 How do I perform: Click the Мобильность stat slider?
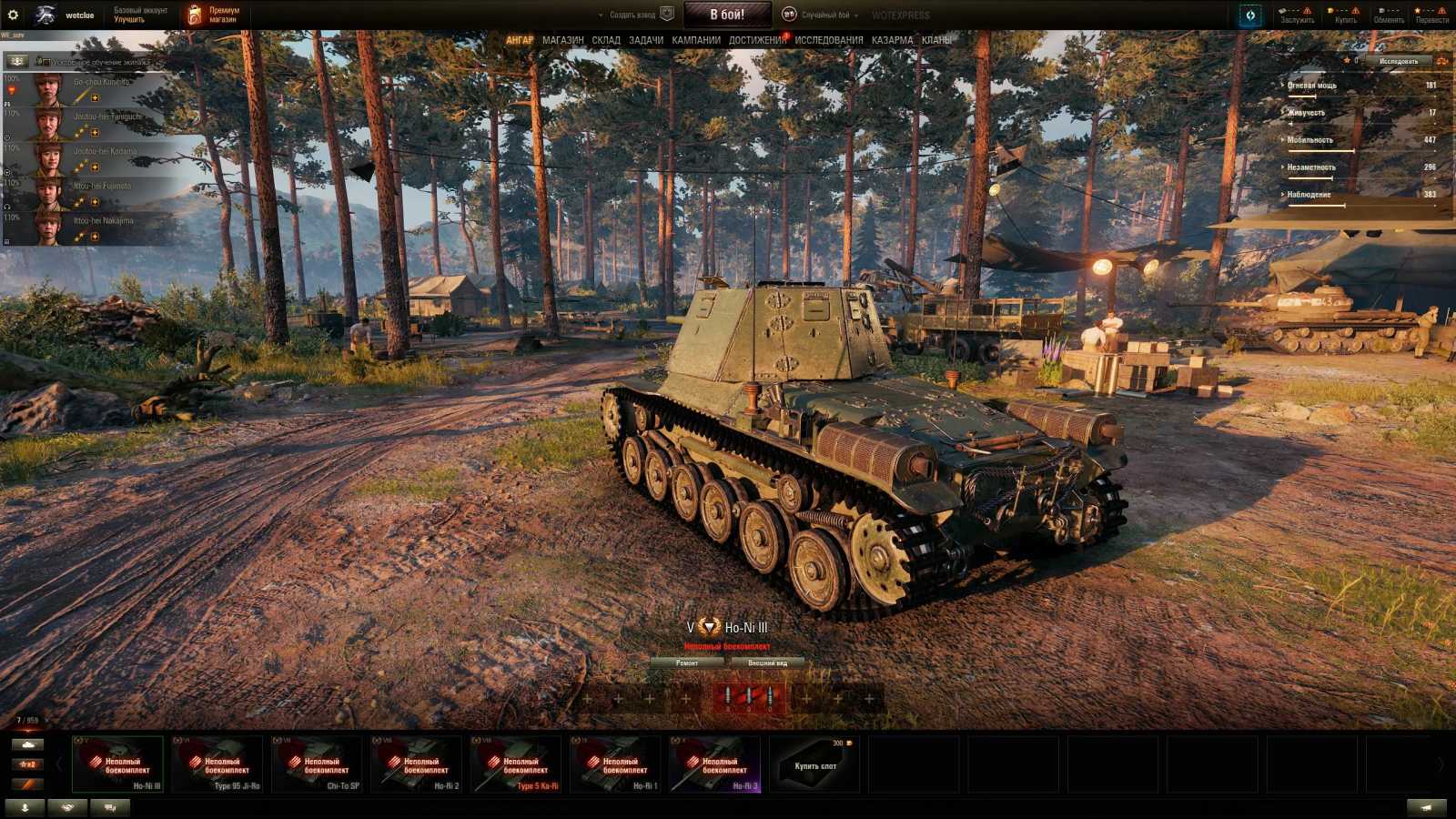coord(1356,151)
